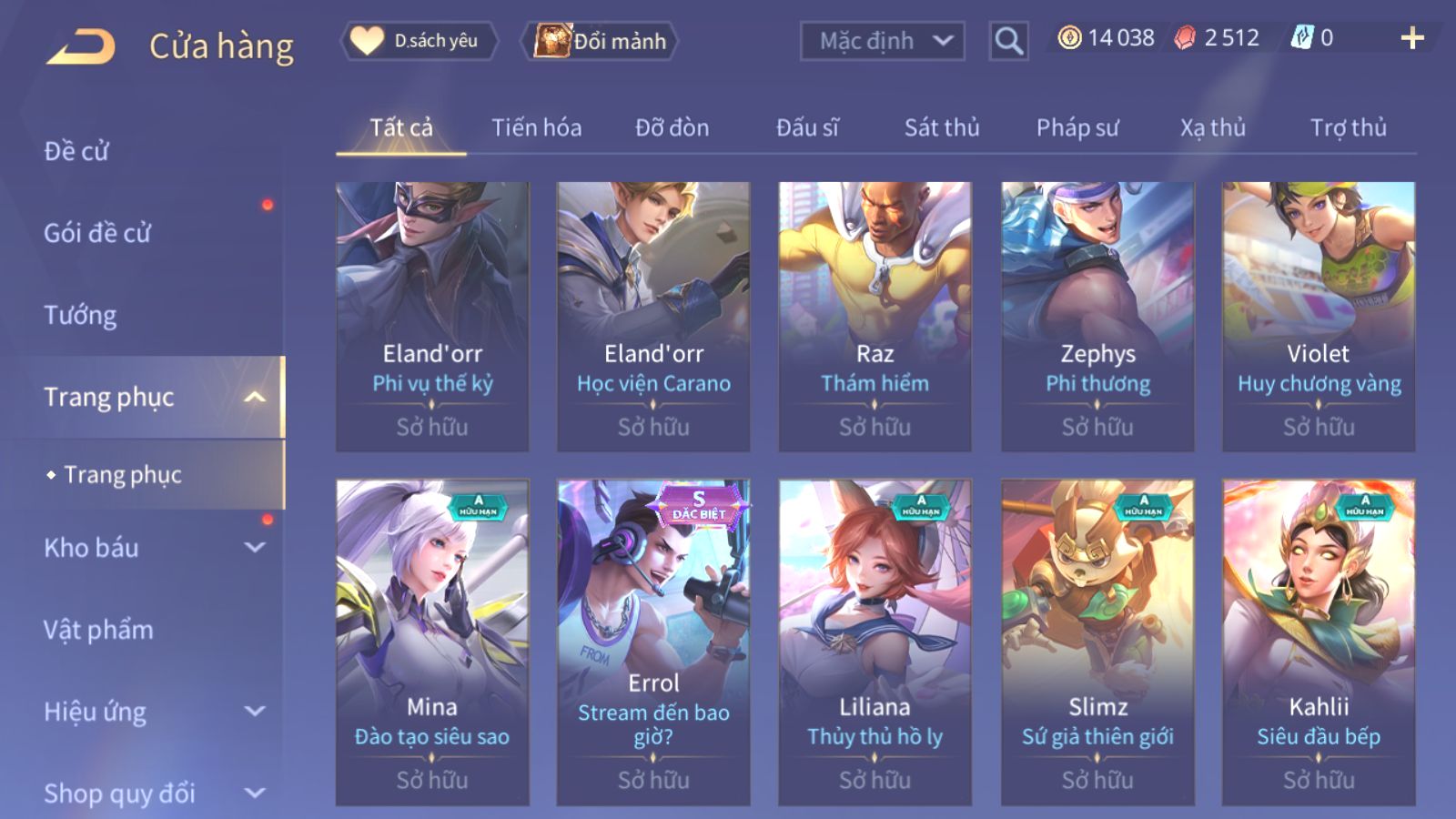This screenshot has width=1456, height=819.
Task: Choose the Violet Huy chương vàng skin
Action: point(1318,316)
